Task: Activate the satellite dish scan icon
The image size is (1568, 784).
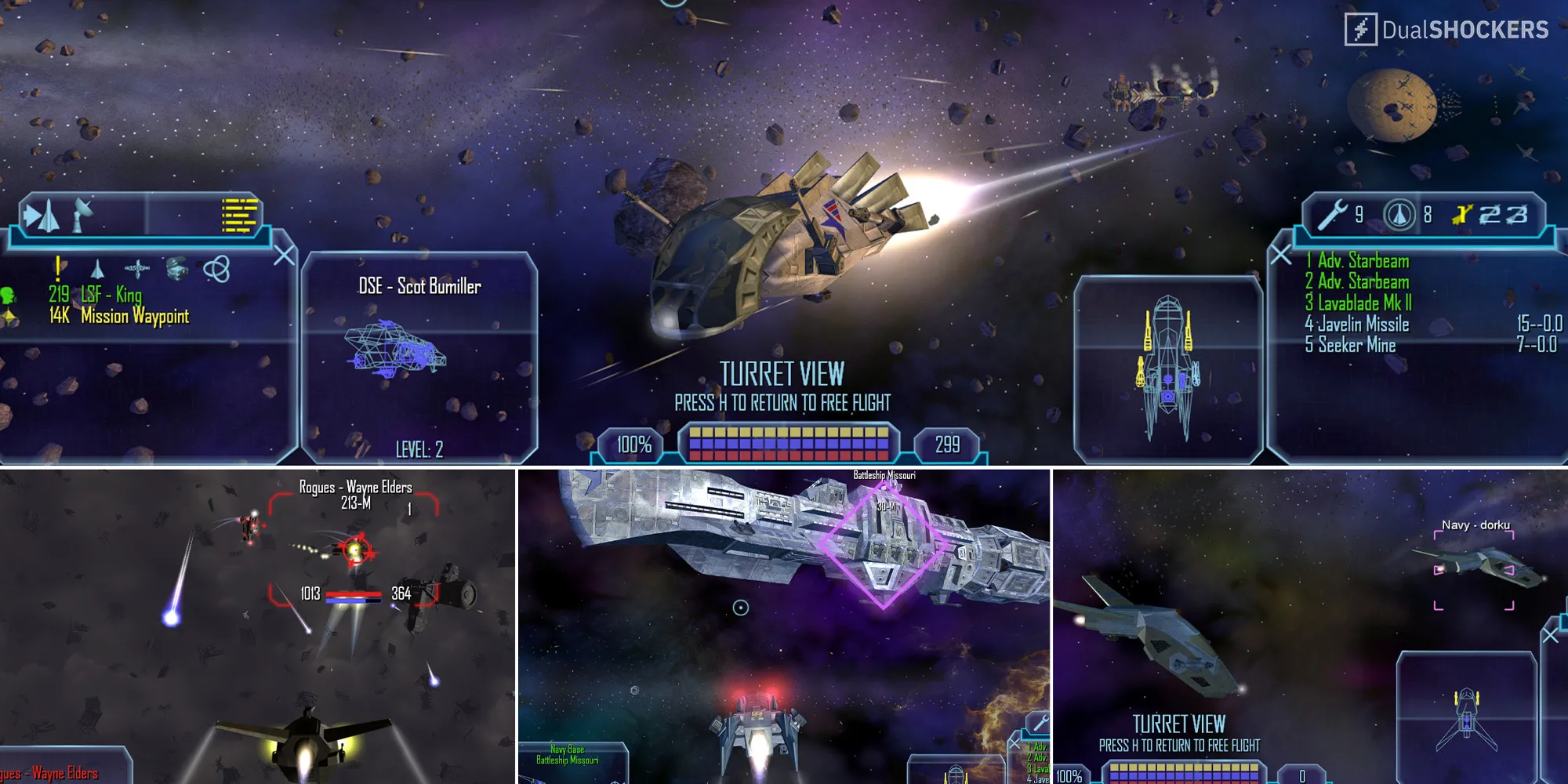Action: pyautogui.click(x=82, y=214)
